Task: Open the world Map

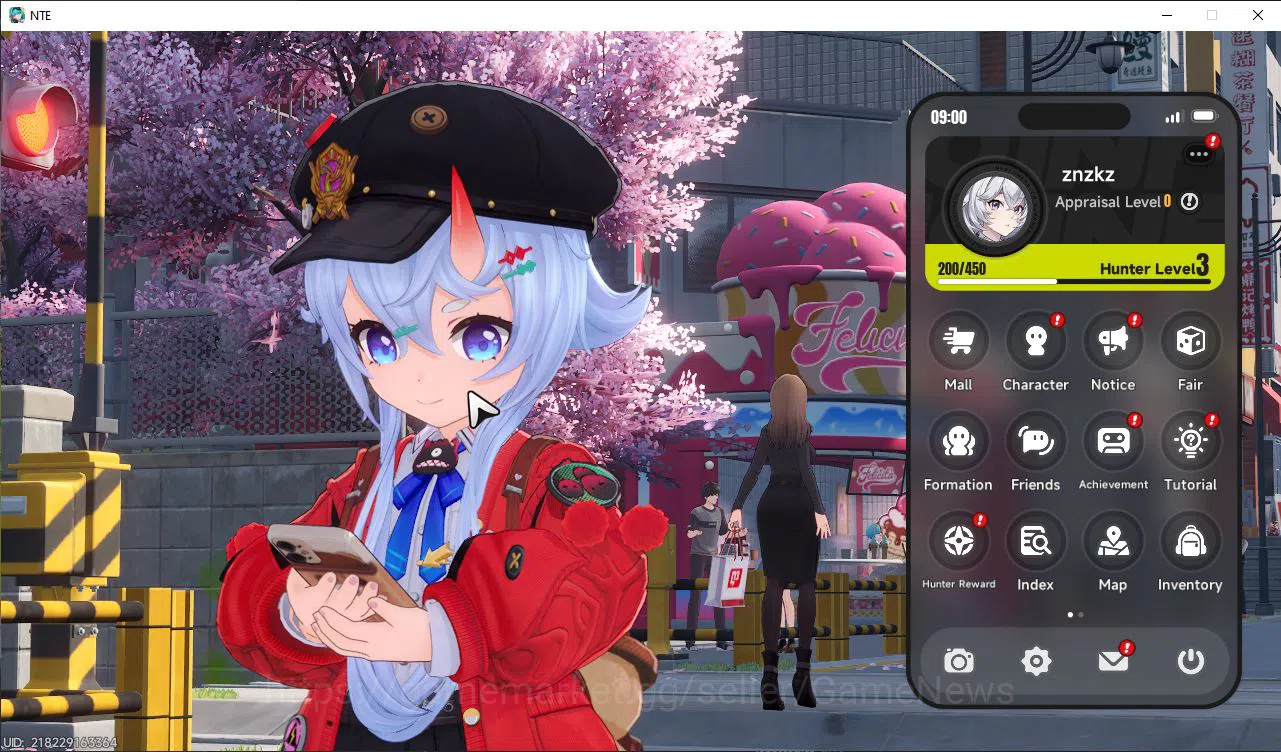Action: 1113,541
